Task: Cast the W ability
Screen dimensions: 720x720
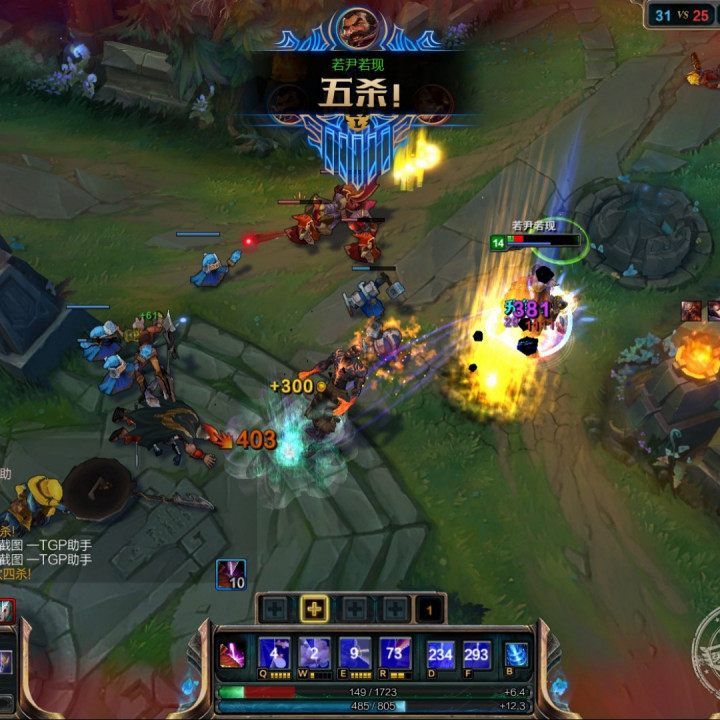Action: point(315,654)
